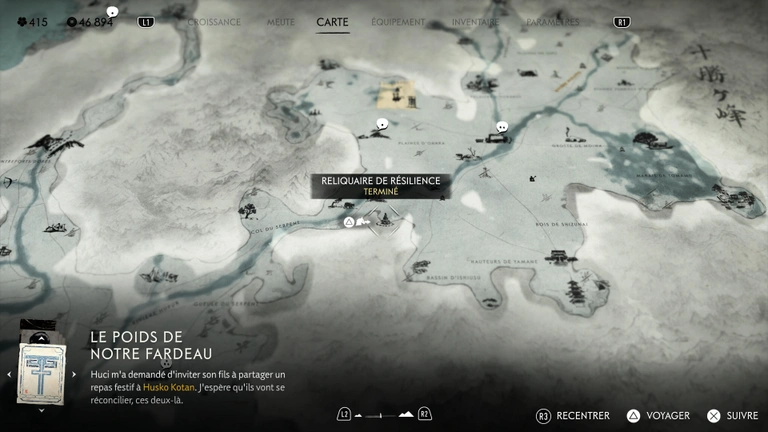Select the double speech bubble marker by the river
Image resolution: width=768 pixels, height=432 pixels.
tap(502, 127)
